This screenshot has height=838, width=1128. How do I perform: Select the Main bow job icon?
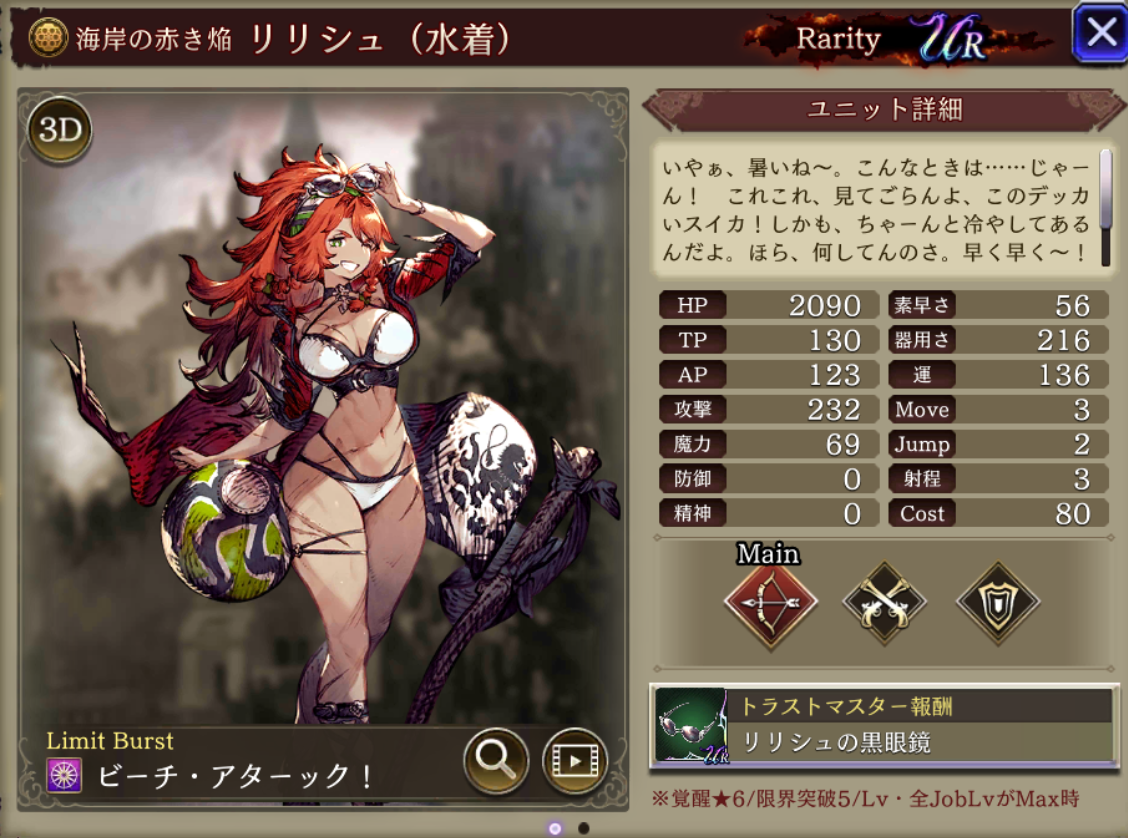[770, 603]
